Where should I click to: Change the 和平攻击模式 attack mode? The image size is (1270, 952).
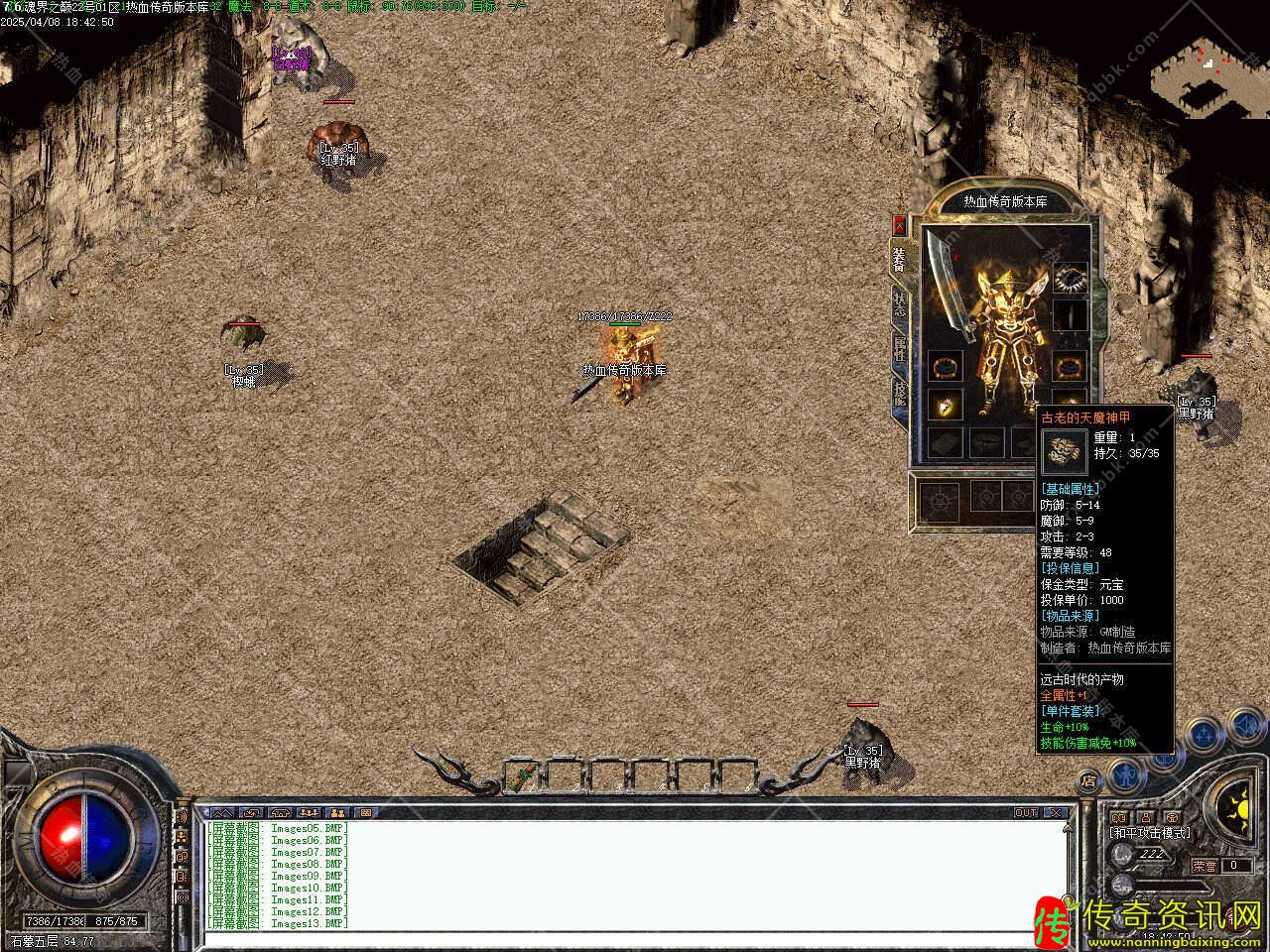tap(1151, 833)
